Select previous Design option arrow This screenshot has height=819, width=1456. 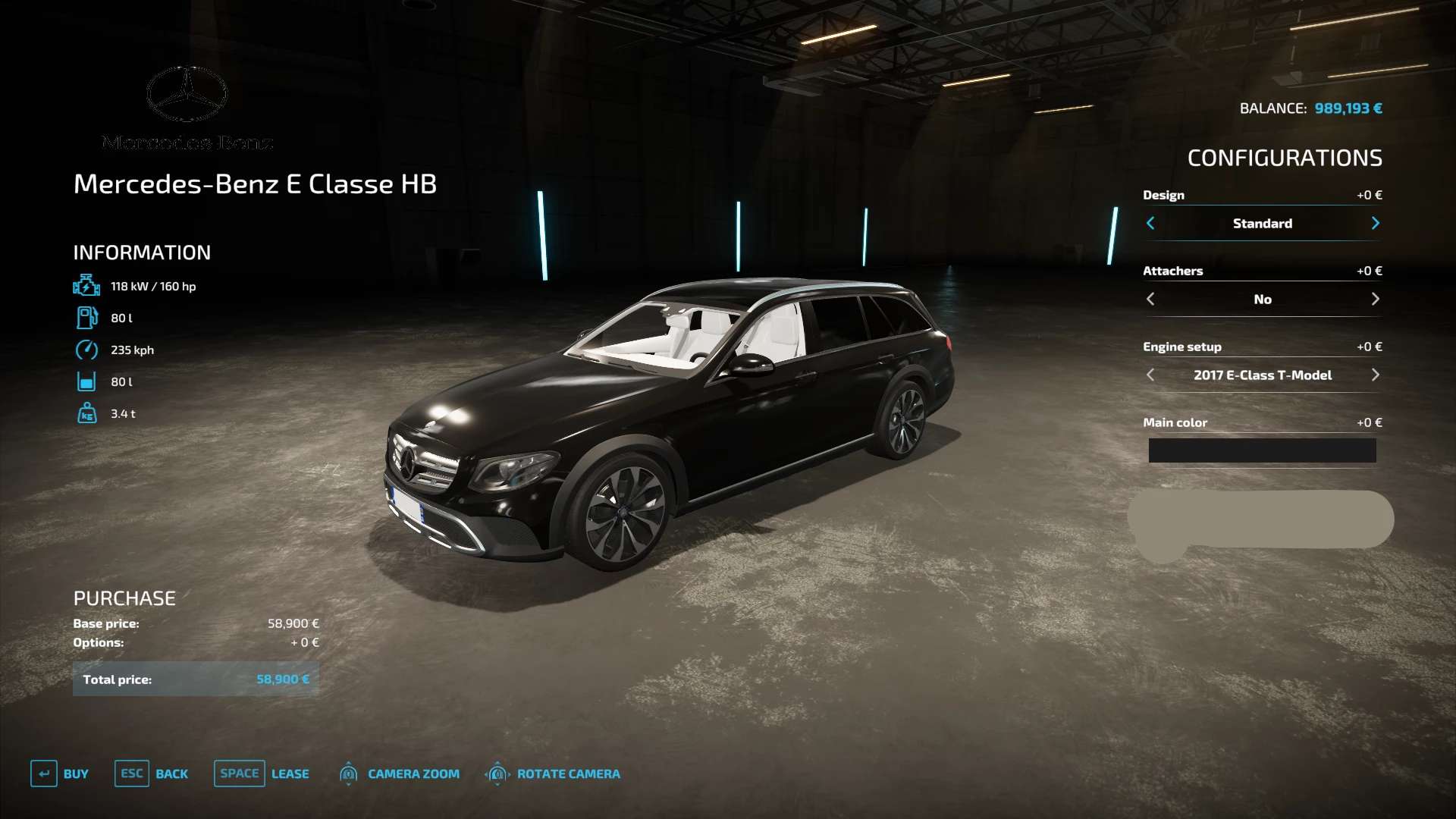coord(1150,223)
